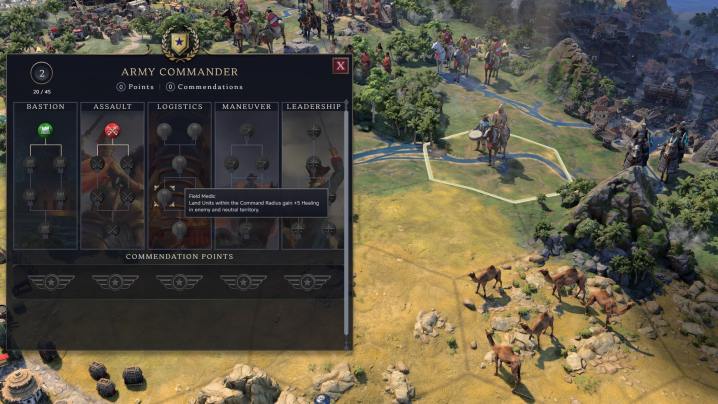Choose the Field Medic promotion node
The height and width of the screenshot is (404, 718).
pos(164,196)
